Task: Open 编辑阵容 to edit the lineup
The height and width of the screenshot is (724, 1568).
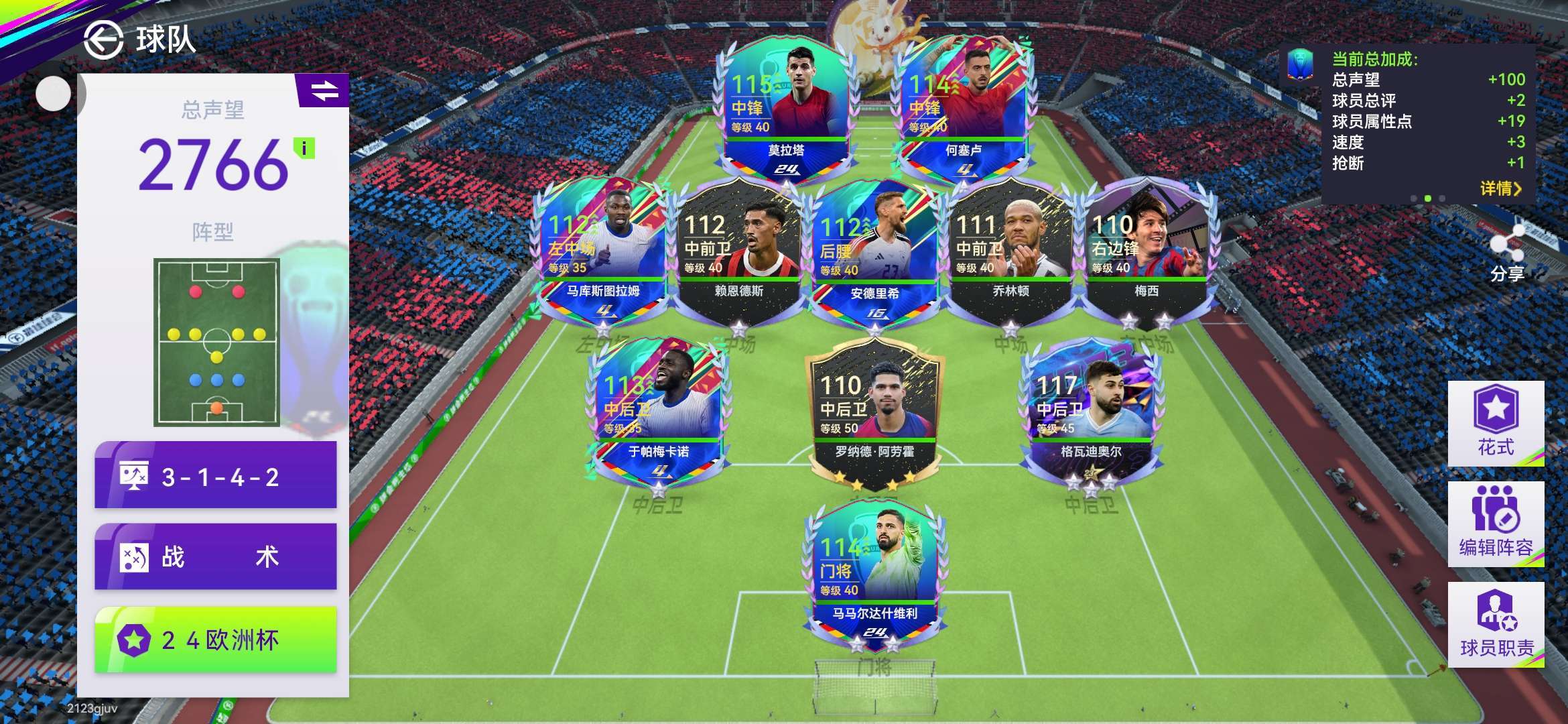Action: click(1496, 524)
